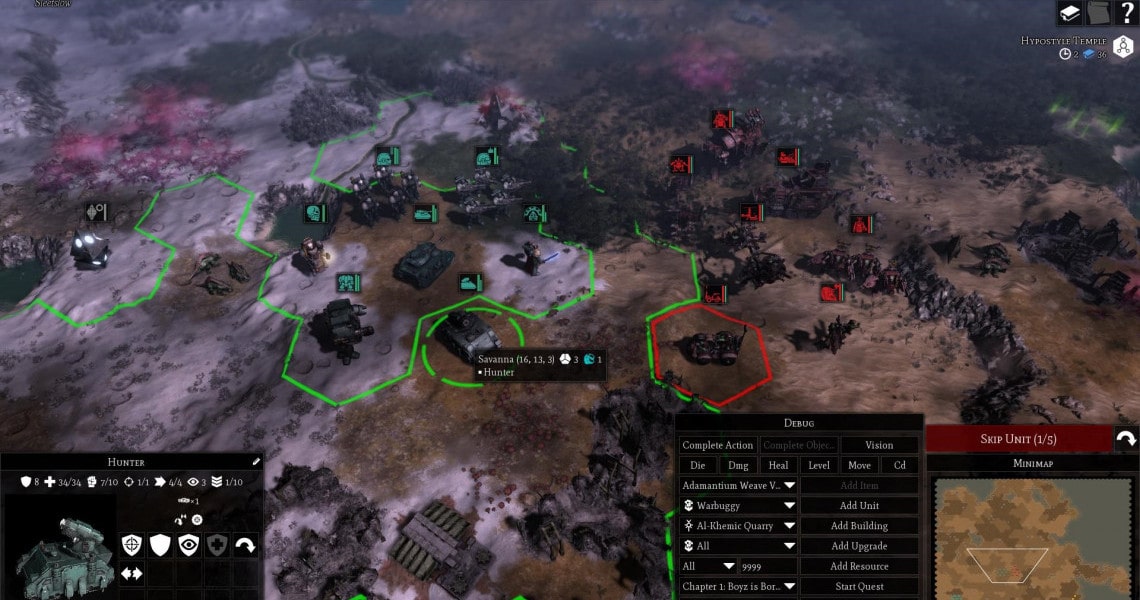Click the Skip Unit button

[1018, 439]
